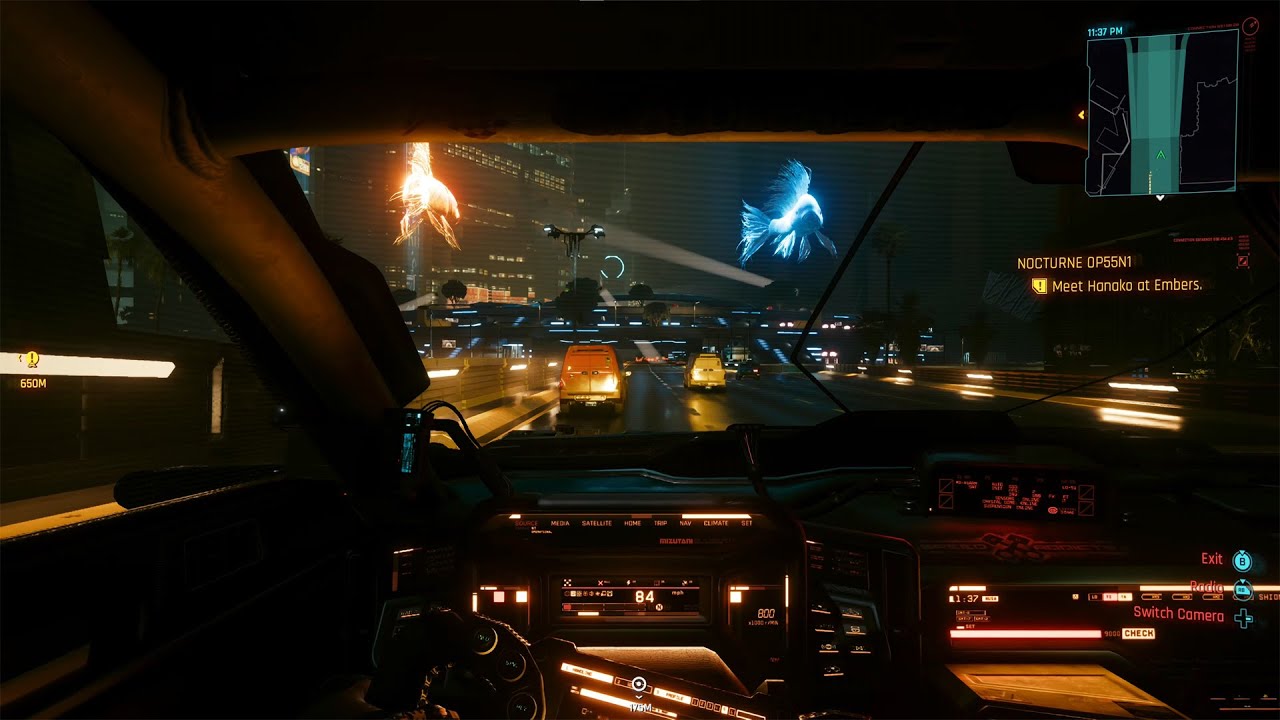Click the RB Radio button icon
Viewport: 1280px width, 720px height.
pos(1243,590)
